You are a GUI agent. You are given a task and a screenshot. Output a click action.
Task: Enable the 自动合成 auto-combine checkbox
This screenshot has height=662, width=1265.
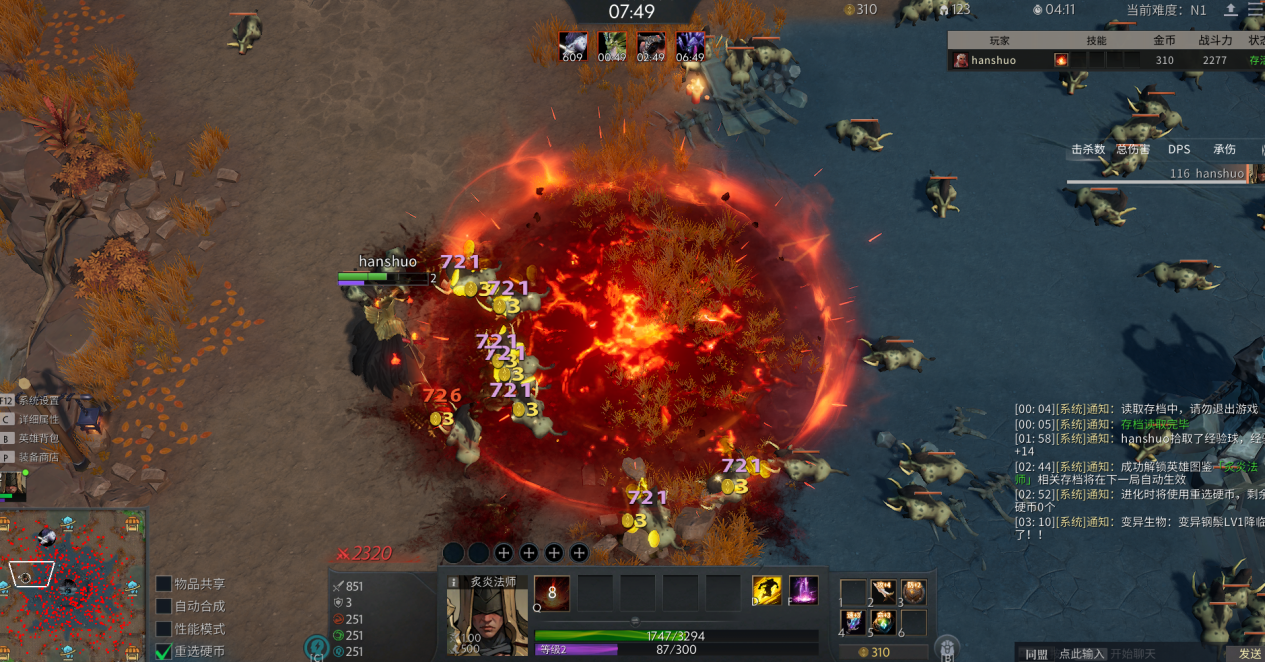point(164,606)
